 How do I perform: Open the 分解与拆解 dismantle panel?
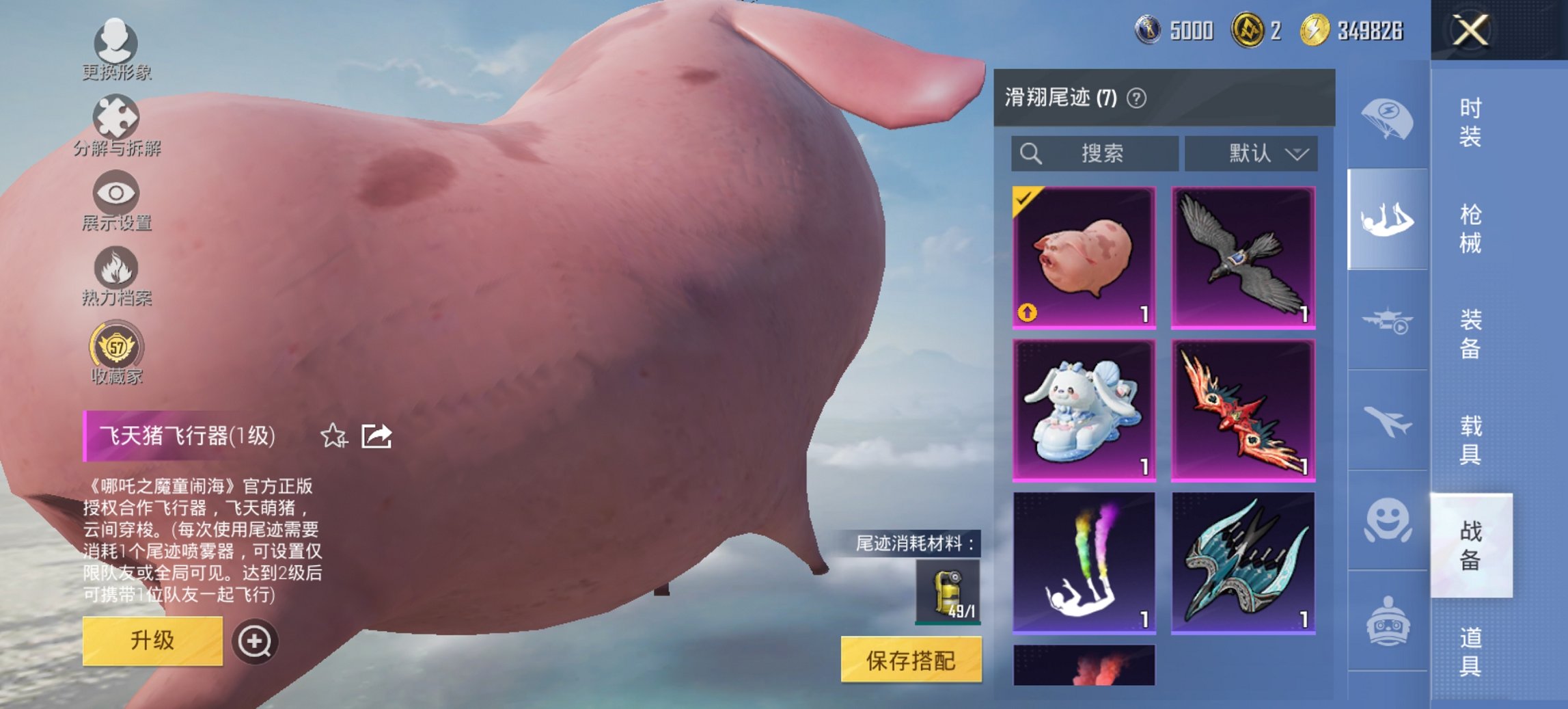[x=116, y=126]
